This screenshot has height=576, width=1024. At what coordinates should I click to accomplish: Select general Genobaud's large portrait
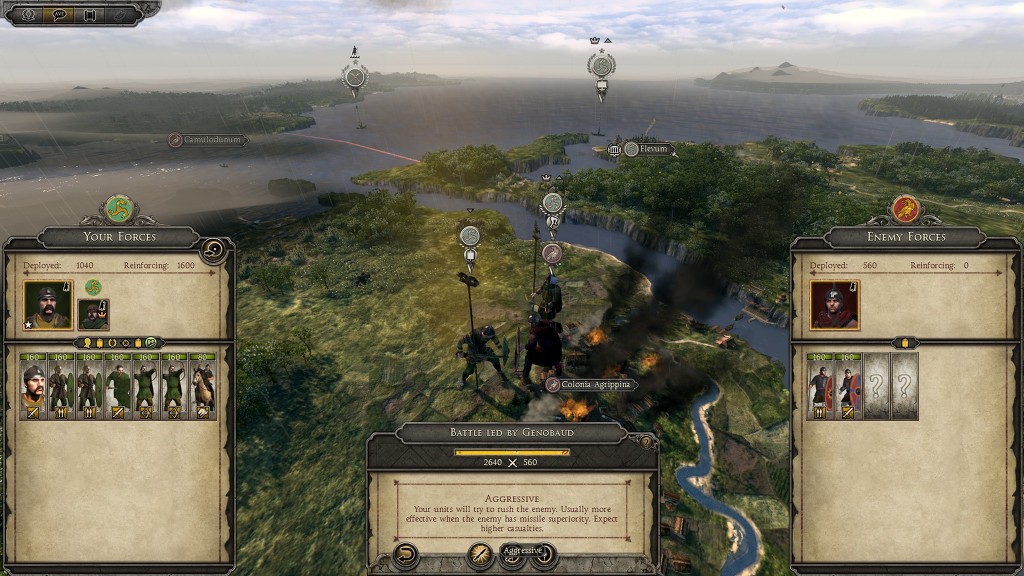[47, 305]
